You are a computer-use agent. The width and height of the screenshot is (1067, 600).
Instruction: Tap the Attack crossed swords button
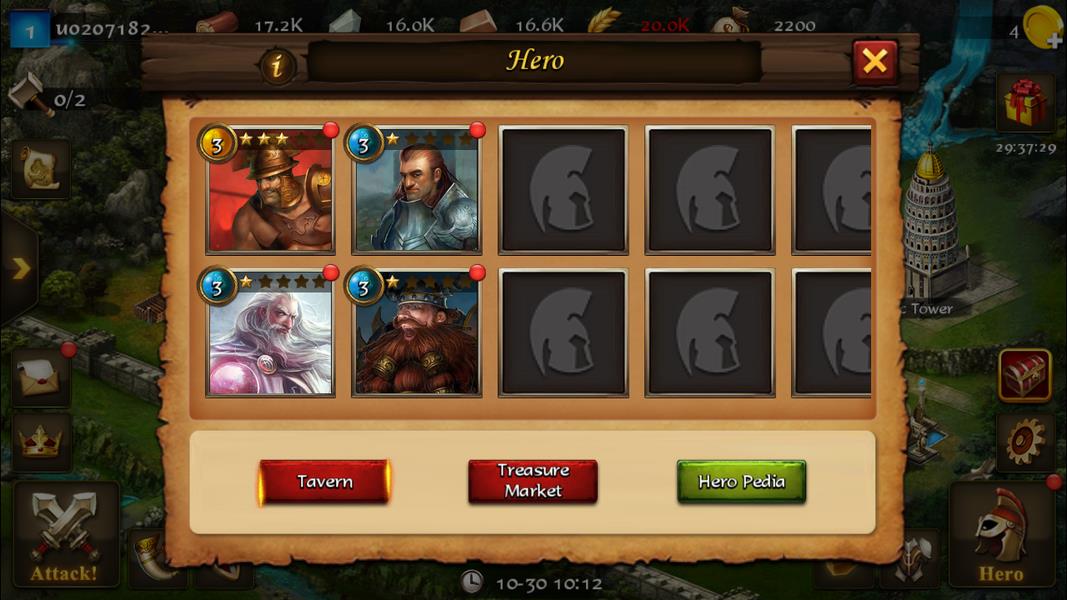coord(64,535)
